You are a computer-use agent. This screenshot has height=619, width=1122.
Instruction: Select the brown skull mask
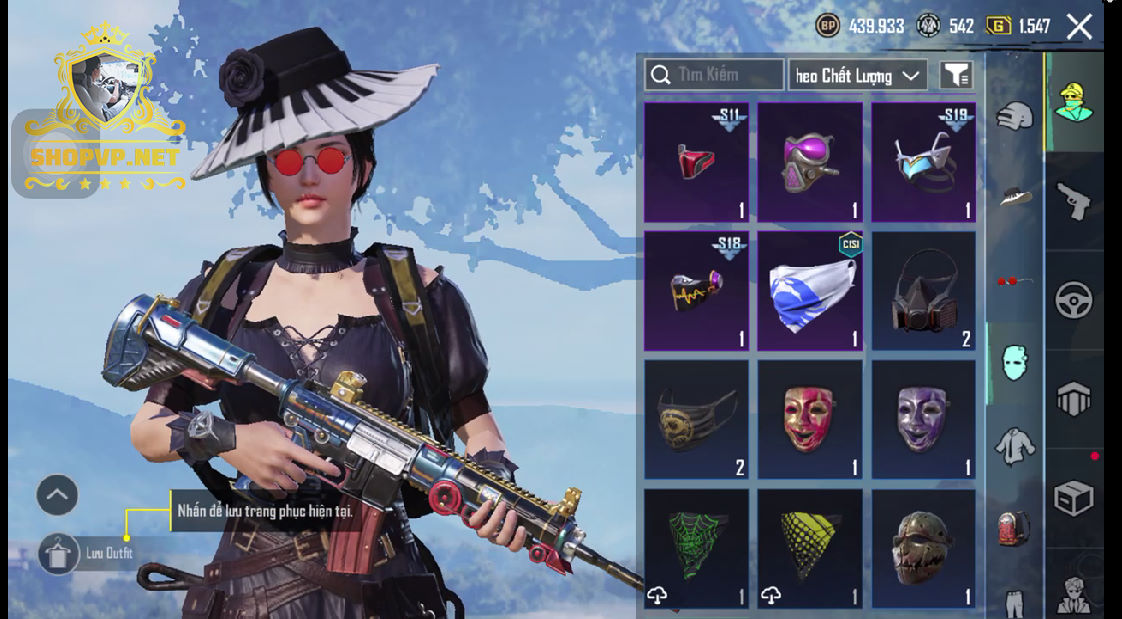923,548
